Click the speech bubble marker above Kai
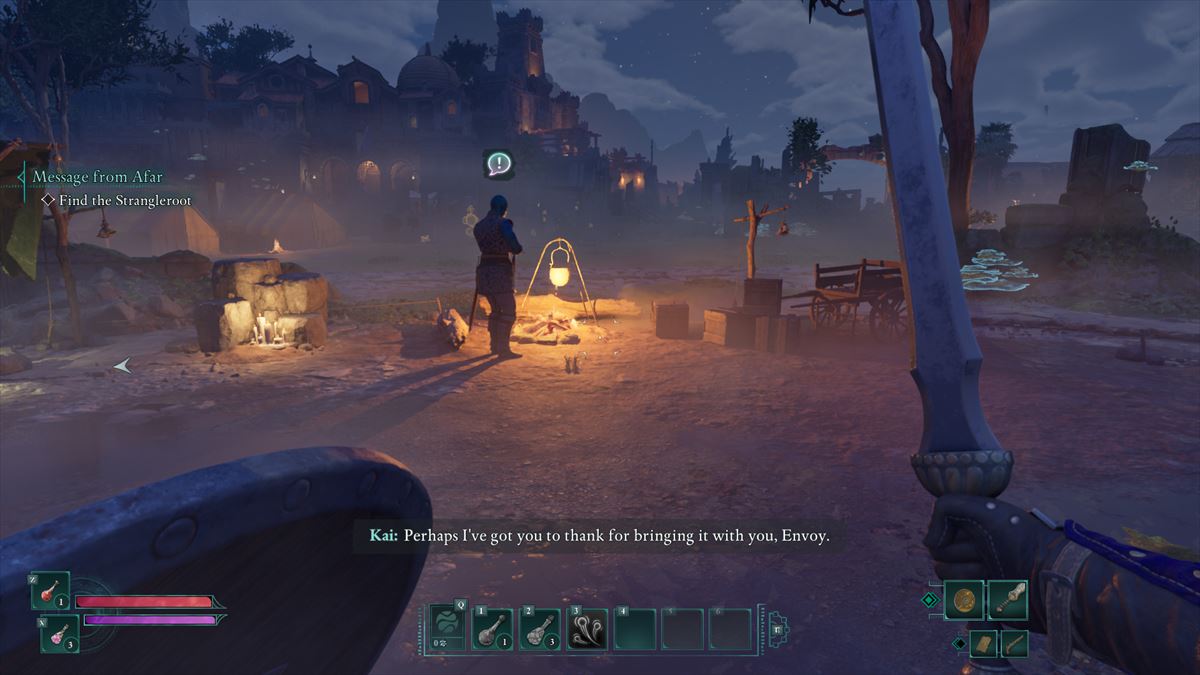1200x675 pixels. [498, 164]
